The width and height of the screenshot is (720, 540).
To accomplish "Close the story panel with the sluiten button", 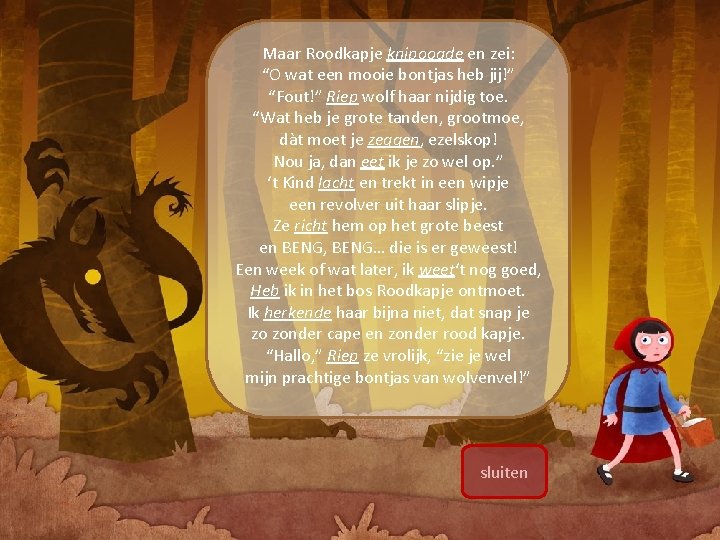I will [504, 472].
